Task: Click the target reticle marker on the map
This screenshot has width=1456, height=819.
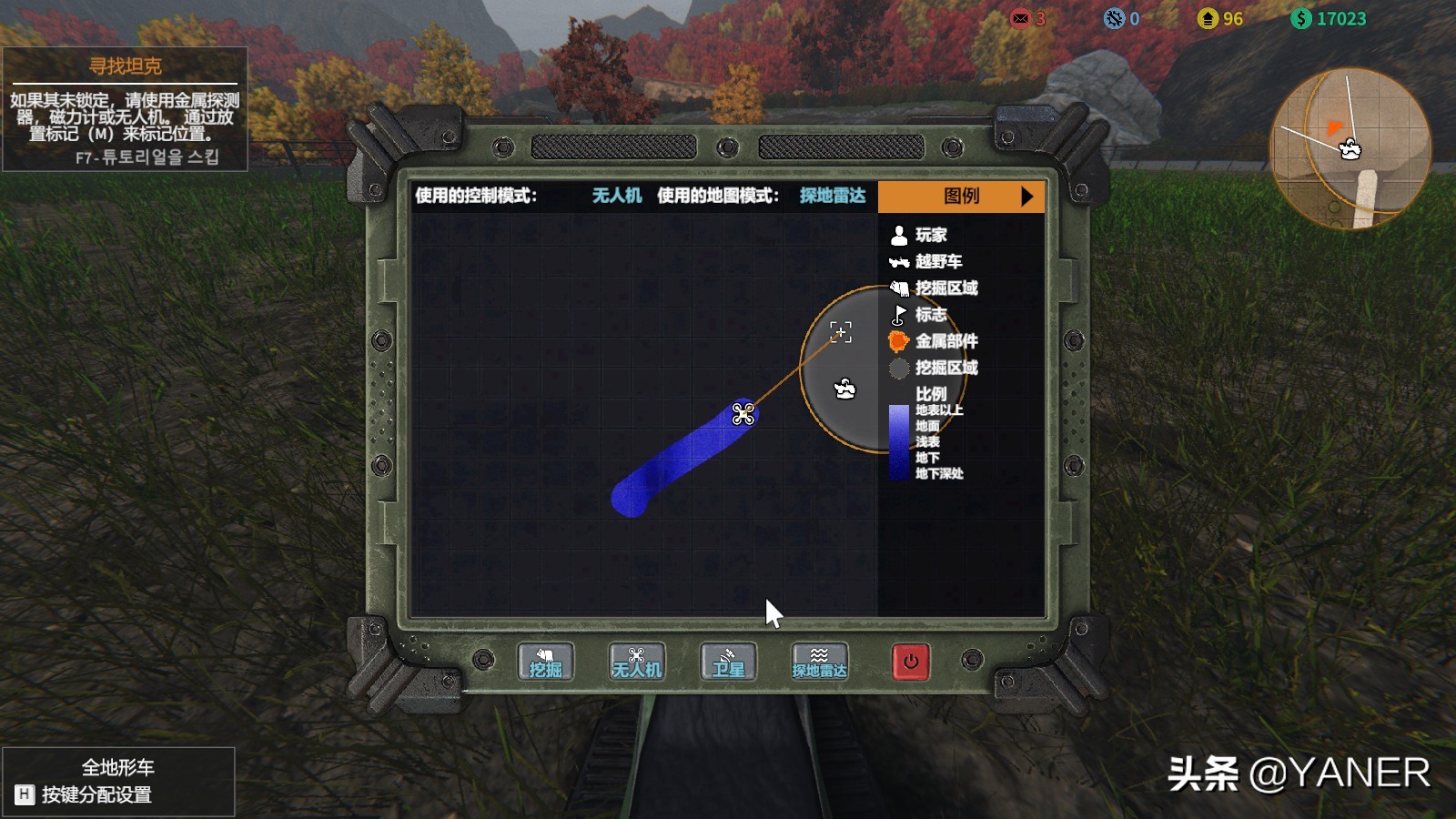Action: coord(841,332)
